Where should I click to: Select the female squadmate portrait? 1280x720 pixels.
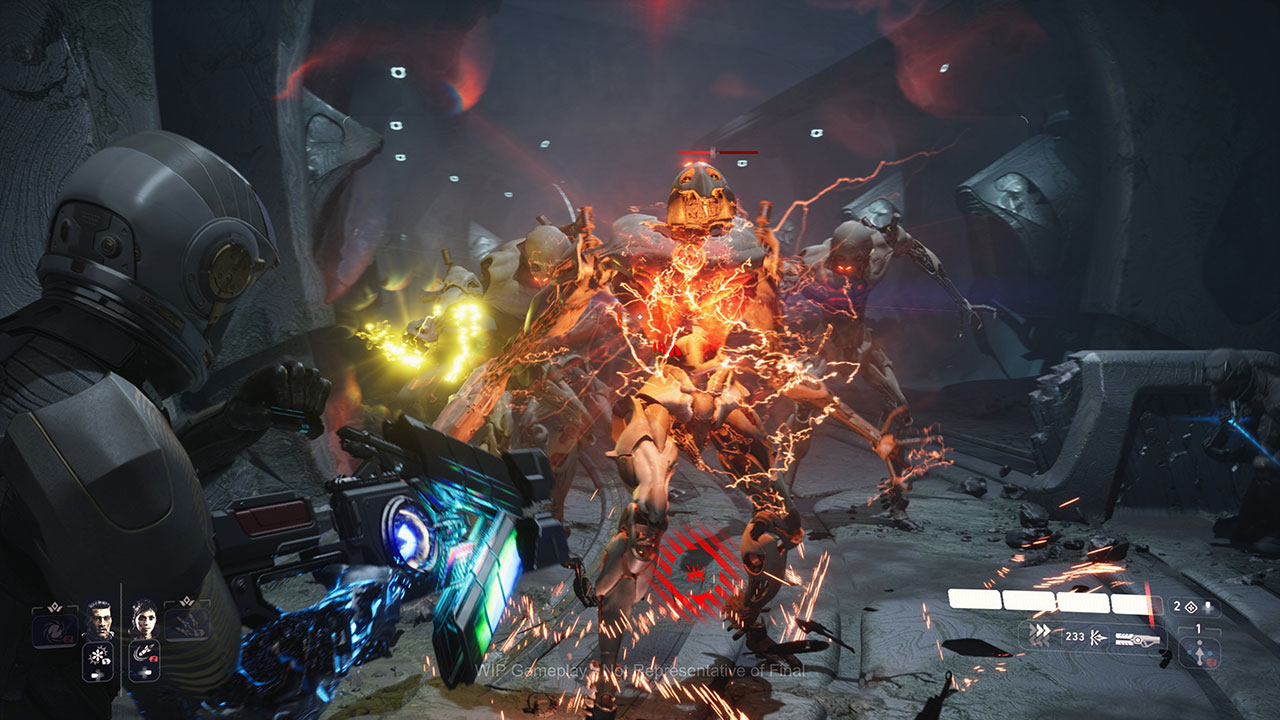tap(143, 619)
